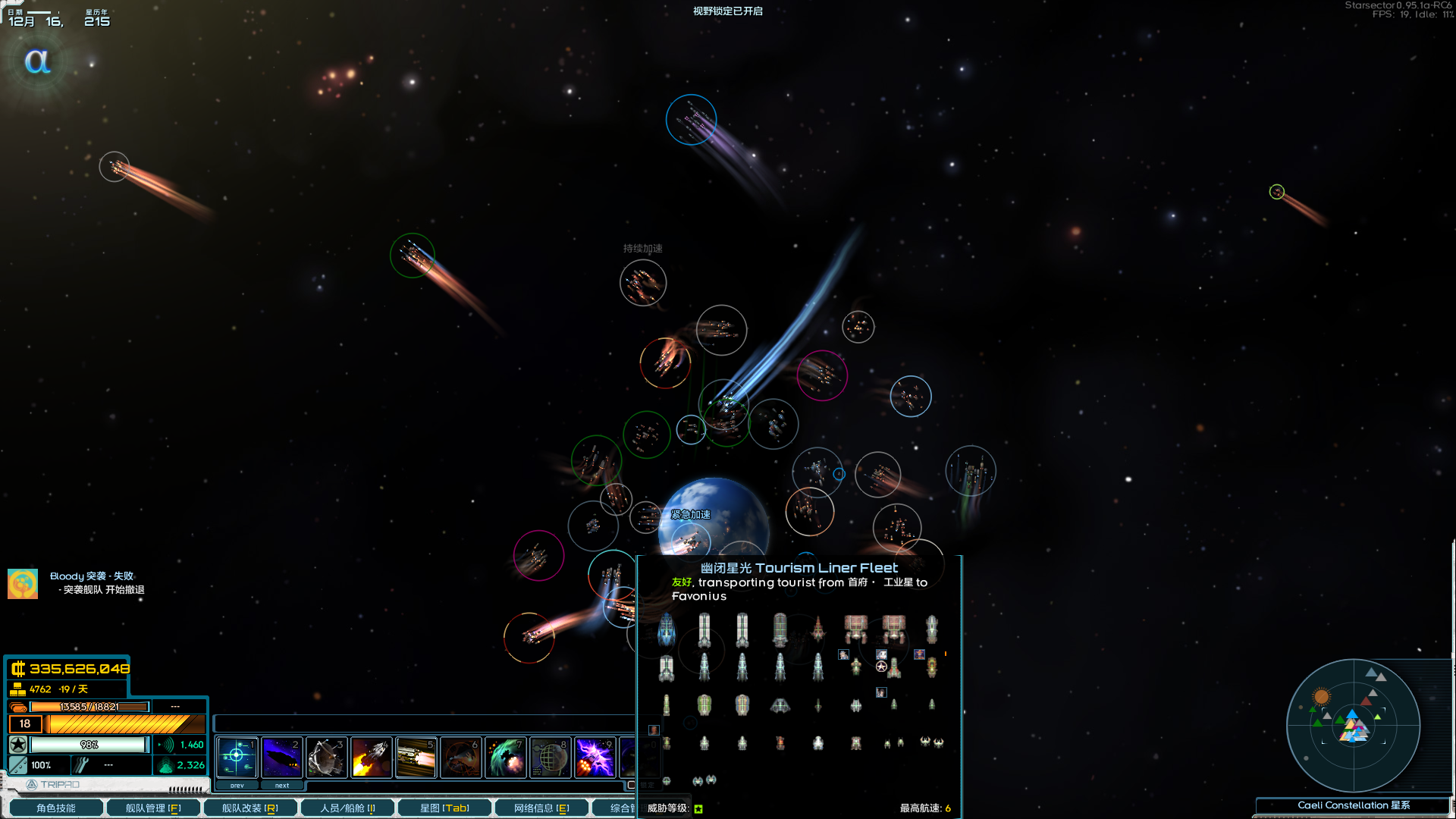Activate the emergency burn ability in slot 4

[x=371, y=756]
